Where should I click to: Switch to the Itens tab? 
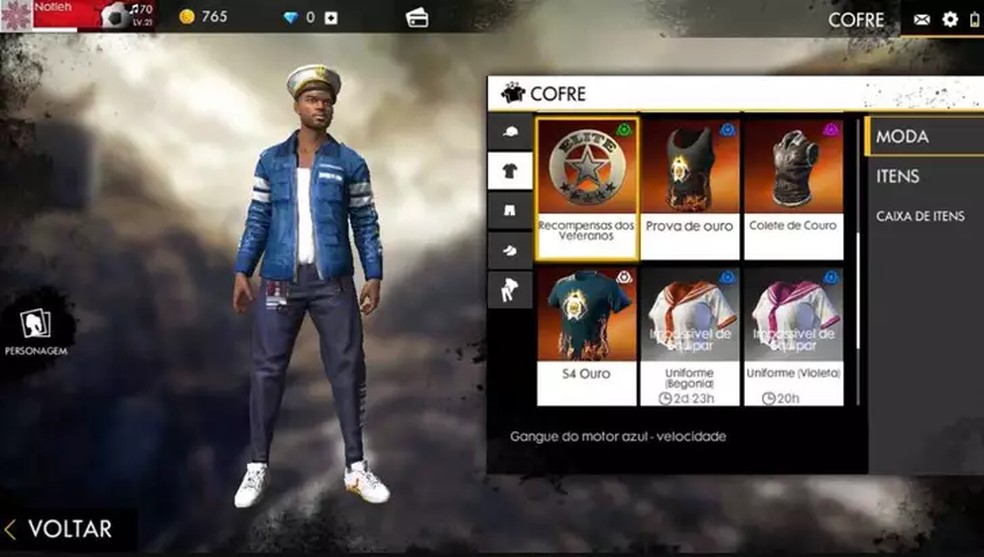point(898,177)
